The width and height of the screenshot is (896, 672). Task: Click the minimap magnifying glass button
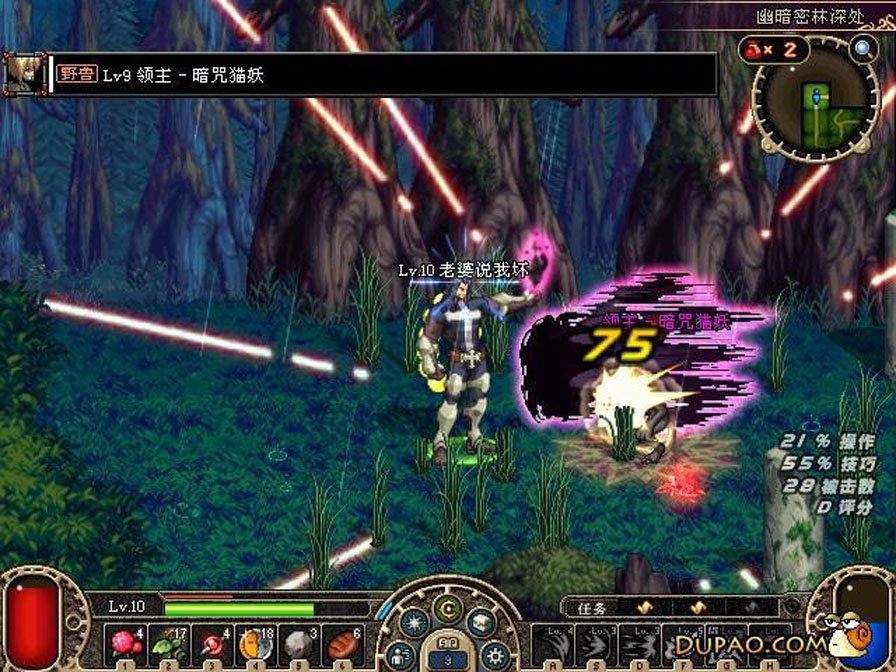point(862,48)
